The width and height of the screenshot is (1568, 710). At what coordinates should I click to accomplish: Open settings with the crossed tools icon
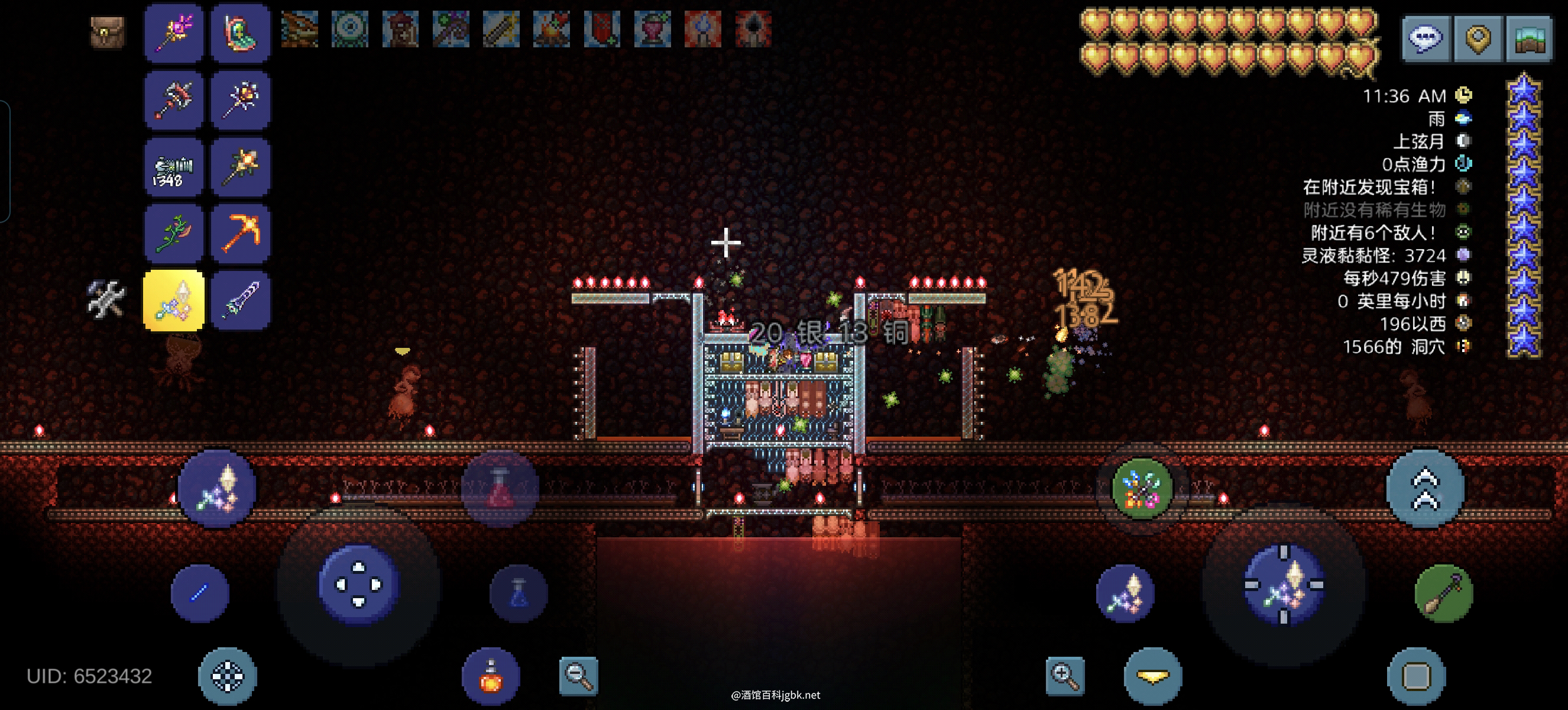click(106, 298)
